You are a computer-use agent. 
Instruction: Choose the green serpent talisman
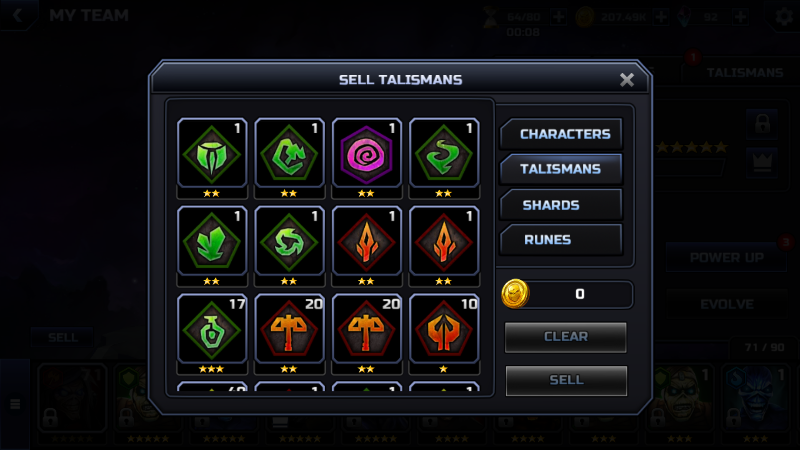click(x=444, y=153)
